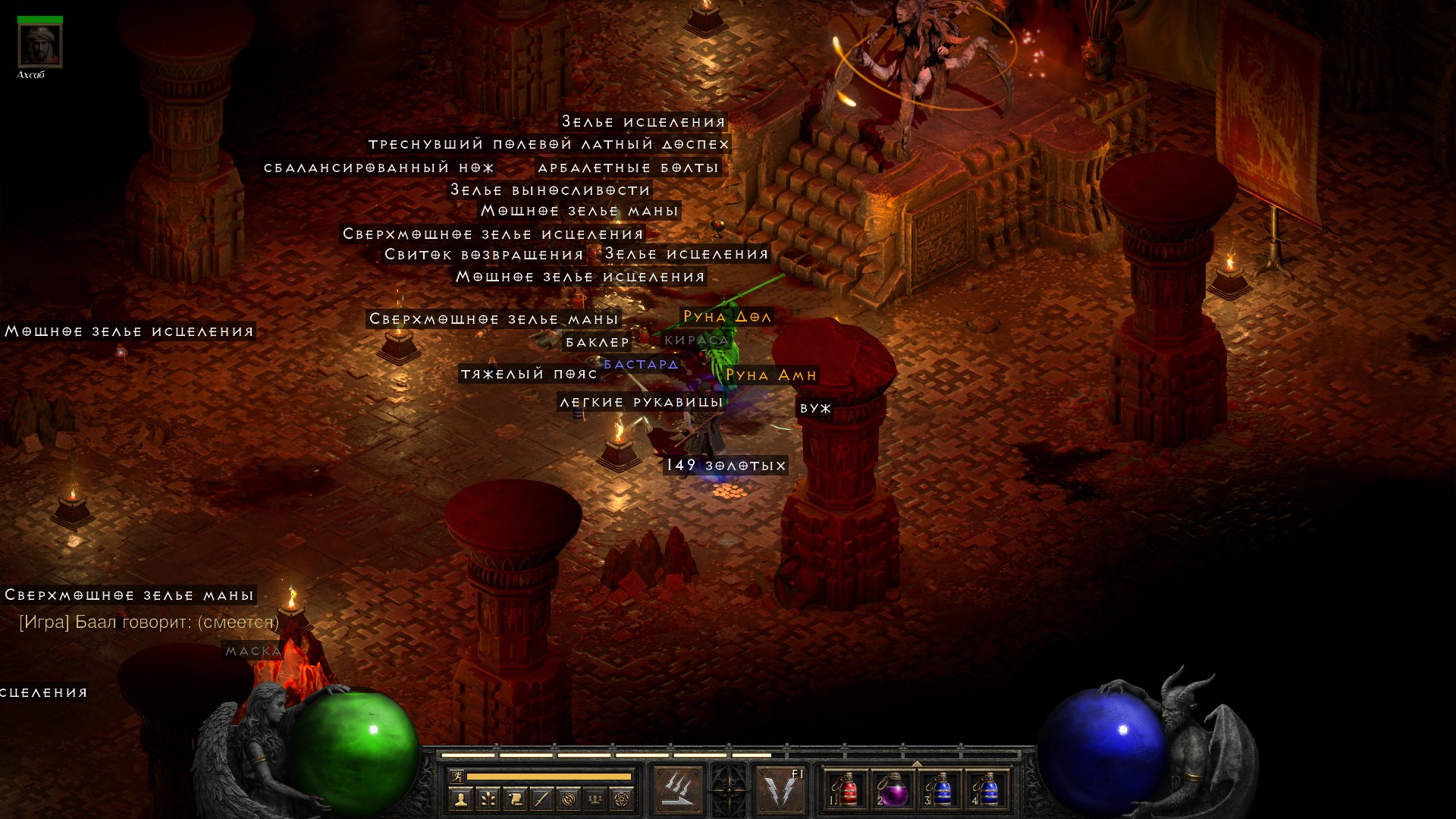Click the round emblem mini panel button
Image resolution: width=1456 pixels, height=819 pixels.
click(569, 799)
